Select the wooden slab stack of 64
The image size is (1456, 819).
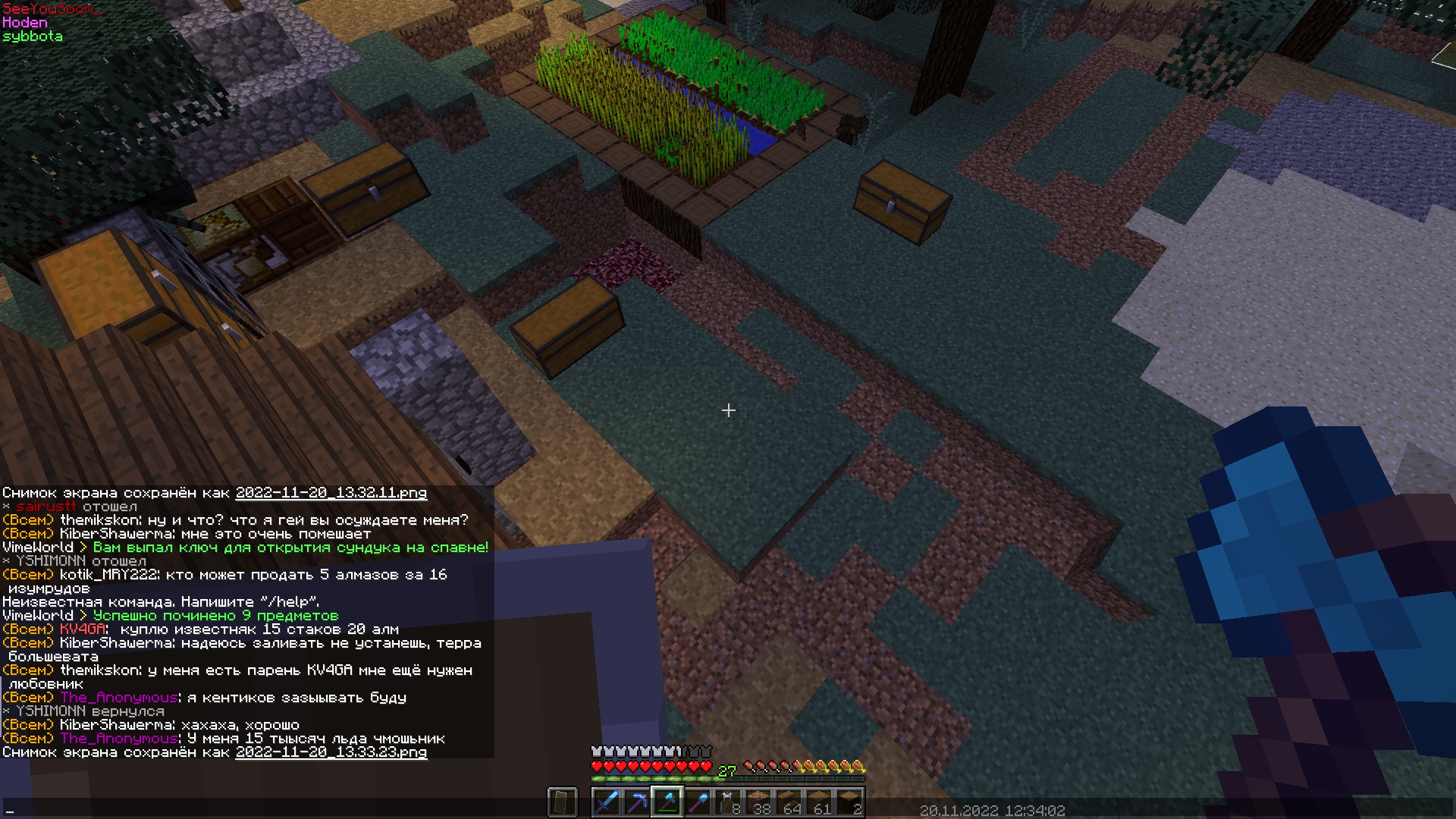pos(789,802)
